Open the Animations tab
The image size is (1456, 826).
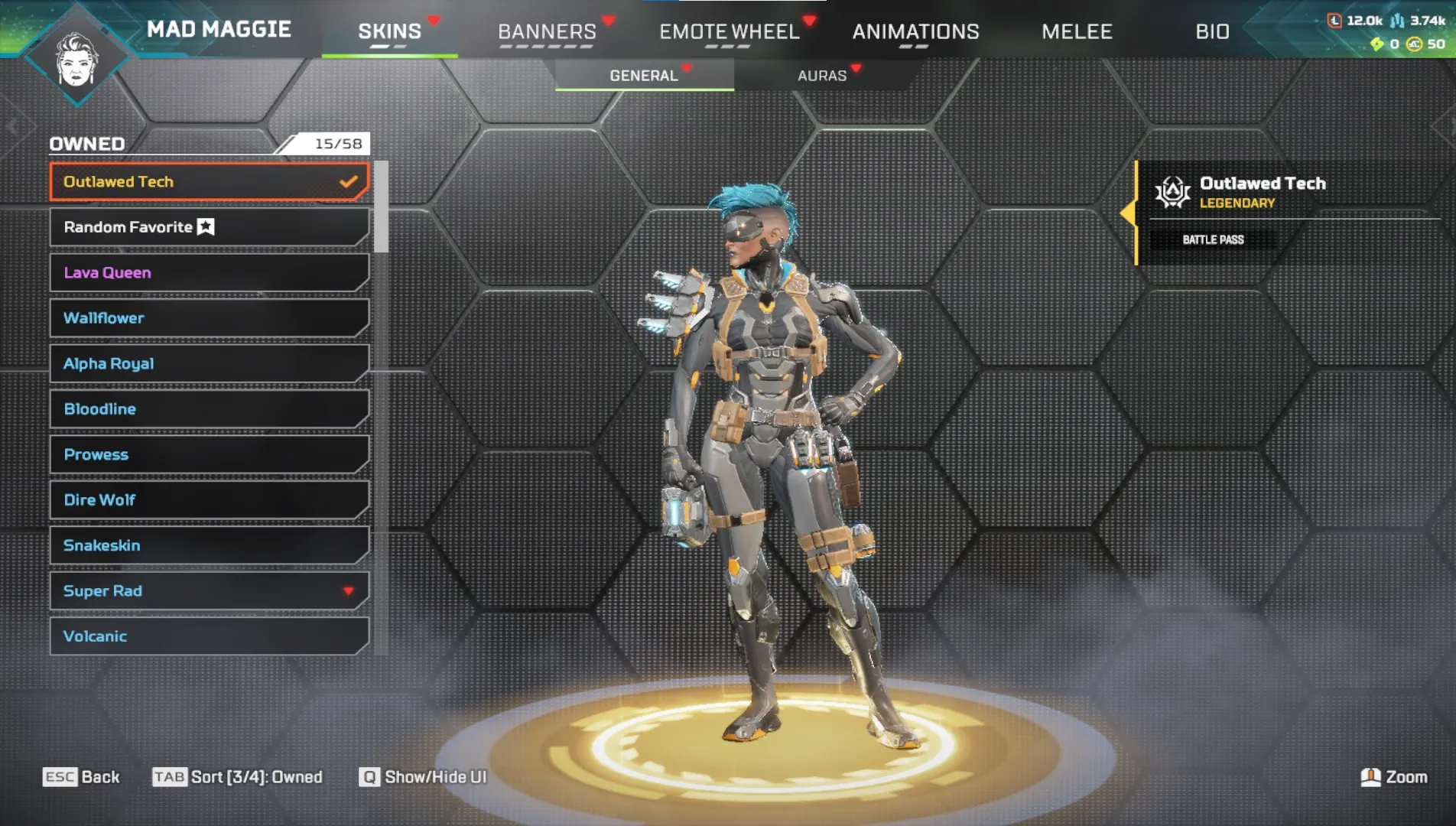[917, 31]
